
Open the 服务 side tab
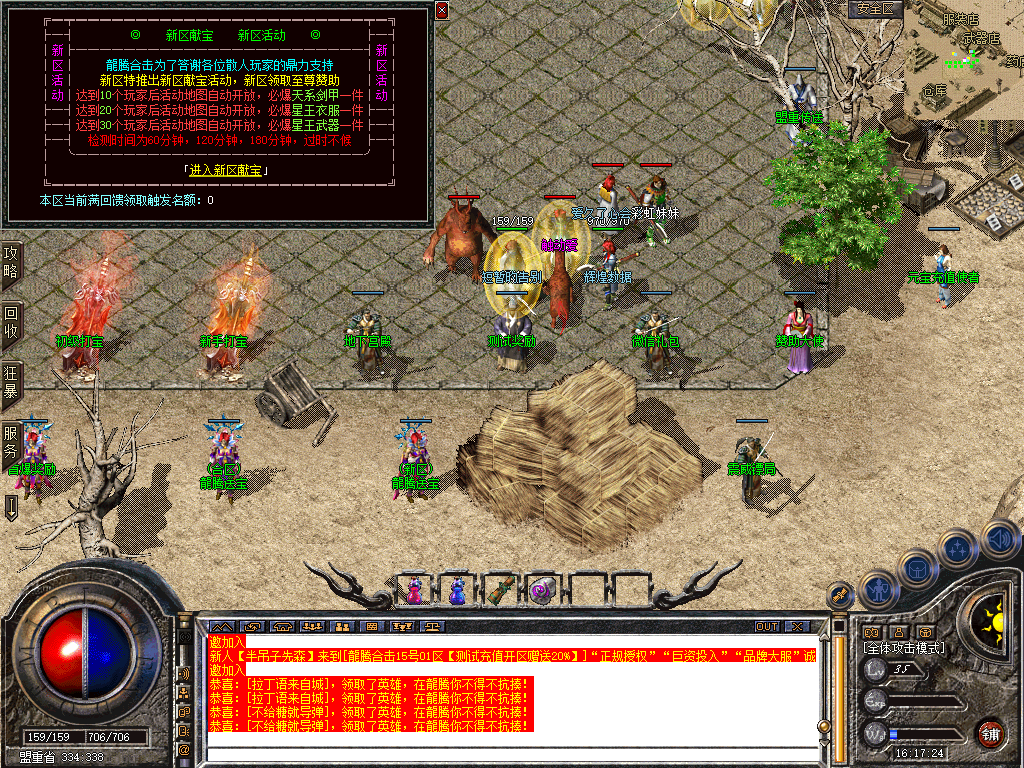[x=11, y=442]
